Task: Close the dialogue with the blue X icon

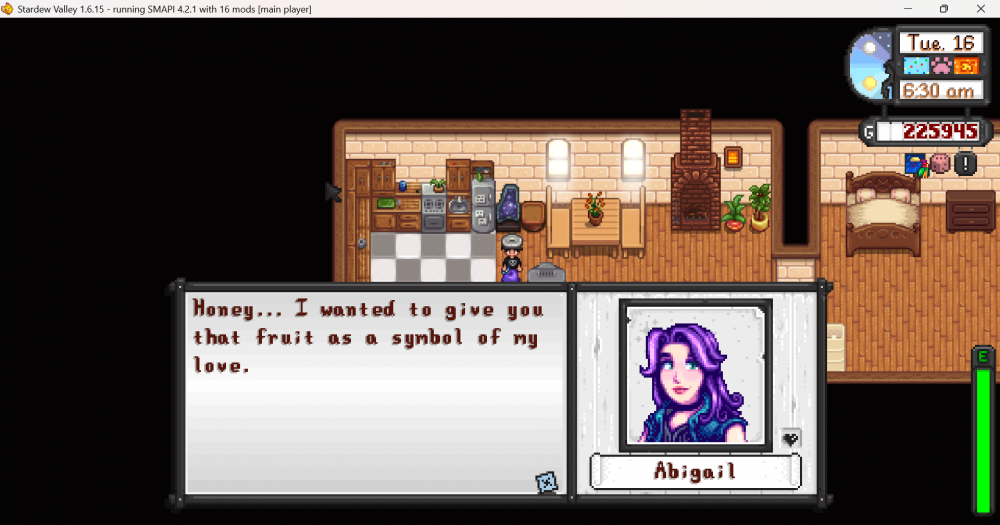Action: pos(546,482)
